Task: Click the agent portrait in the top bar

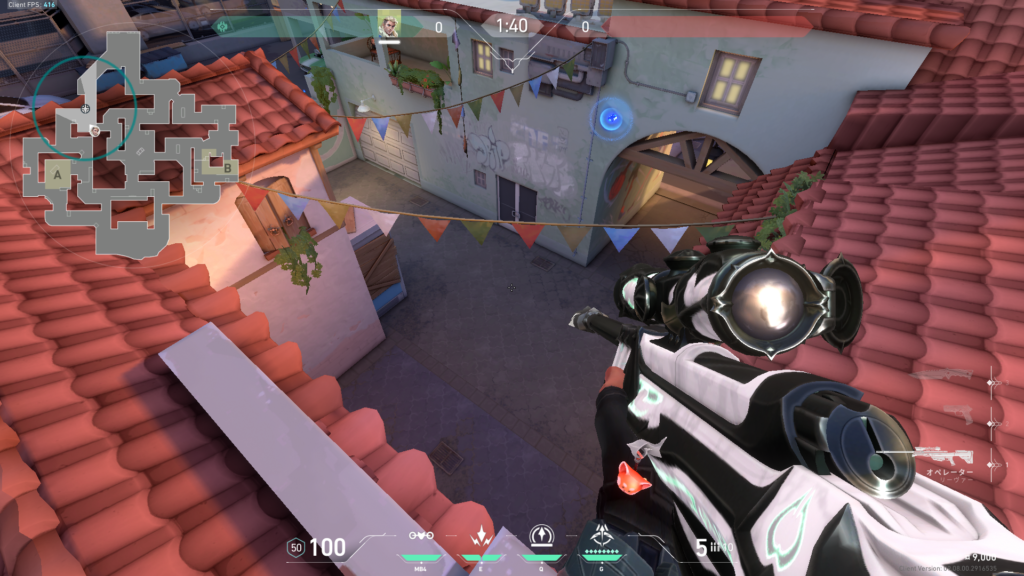Action: 388,25
